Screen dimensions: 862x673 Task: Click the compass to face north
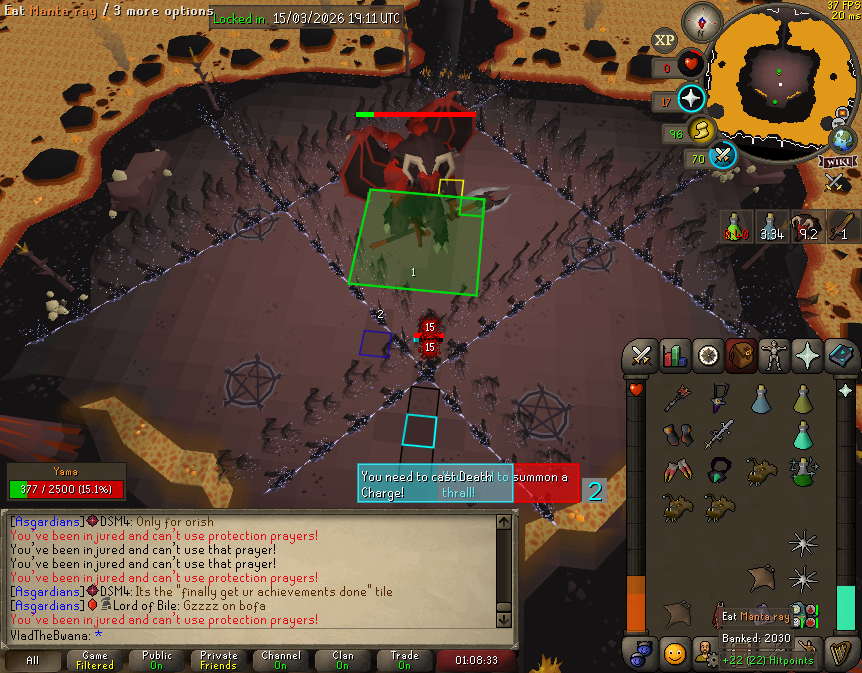coord(703,22)
